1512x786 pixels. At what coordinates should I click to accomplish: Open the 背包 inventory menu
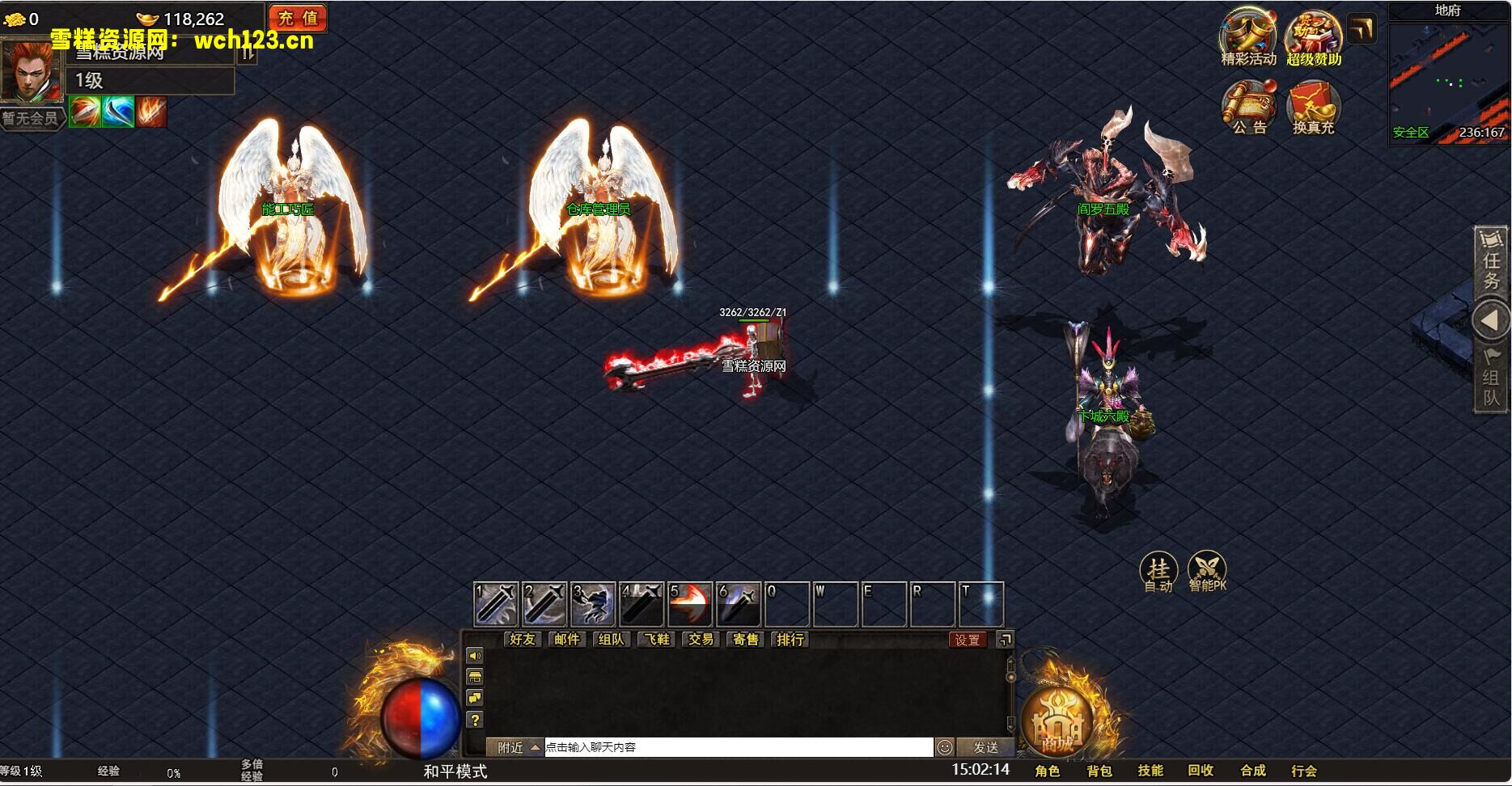click(x=1099, y=771)
